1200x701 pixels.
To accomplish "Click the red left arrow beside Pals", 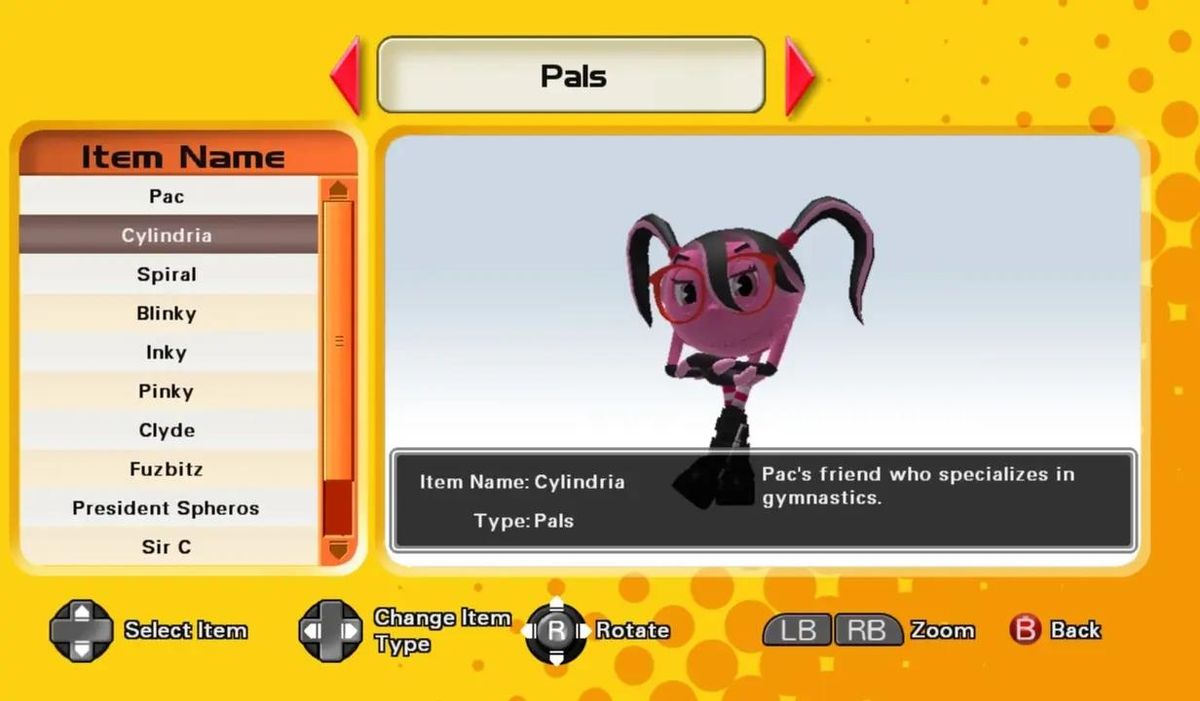I will tap(346, 76).
